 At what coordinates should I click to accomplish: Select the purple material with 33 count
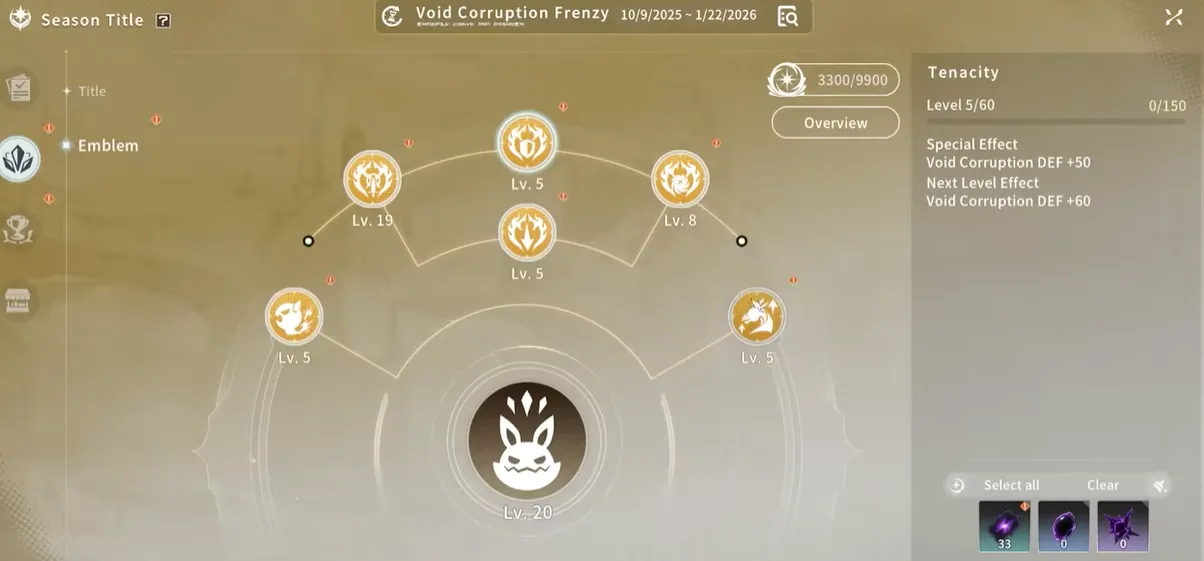click(x=1003, y=526)
